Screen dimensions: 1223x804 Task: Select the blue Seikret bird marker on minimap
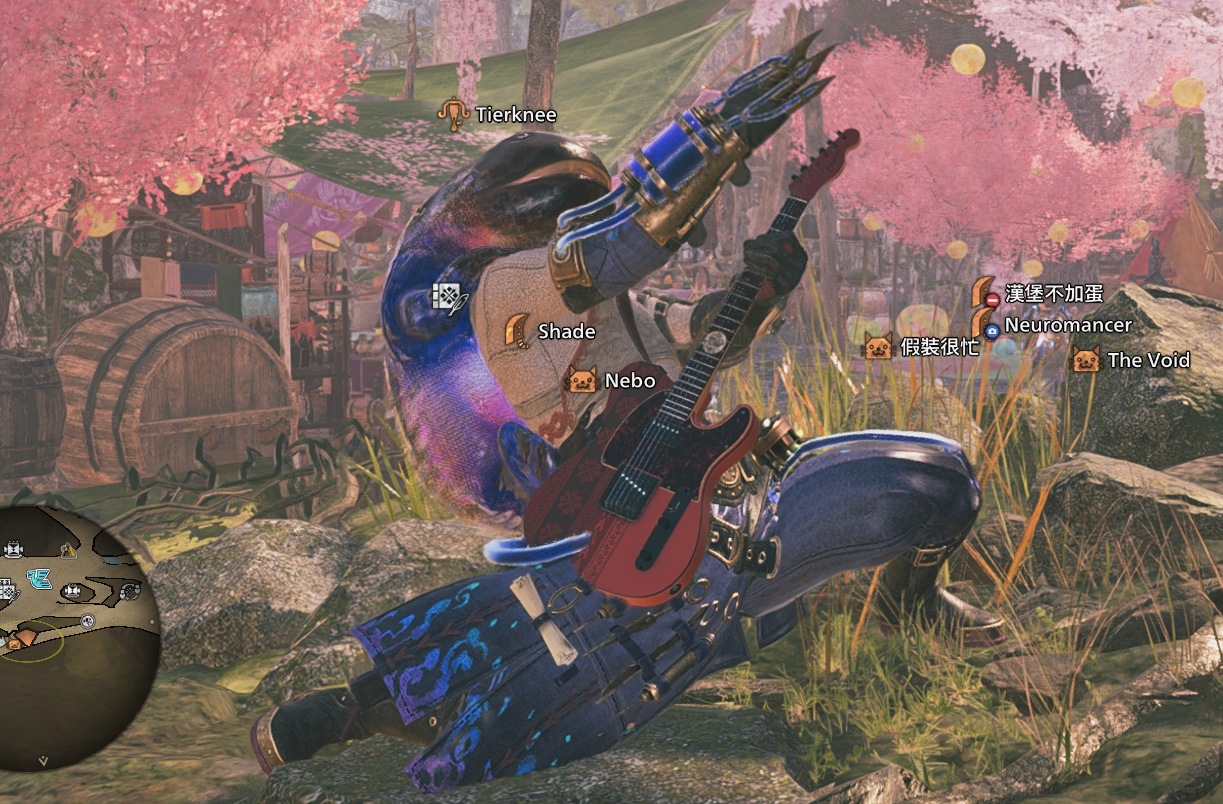pos(39,578)
